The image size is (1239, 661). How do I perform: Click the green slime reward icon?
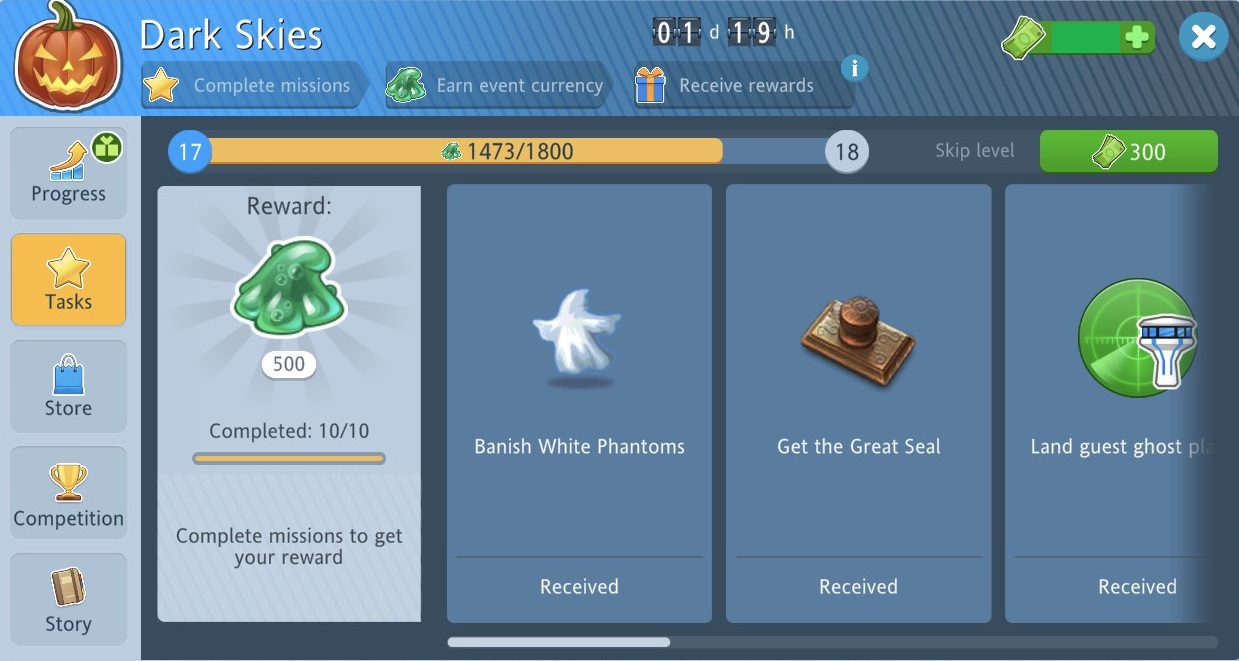tap(288, 290)
